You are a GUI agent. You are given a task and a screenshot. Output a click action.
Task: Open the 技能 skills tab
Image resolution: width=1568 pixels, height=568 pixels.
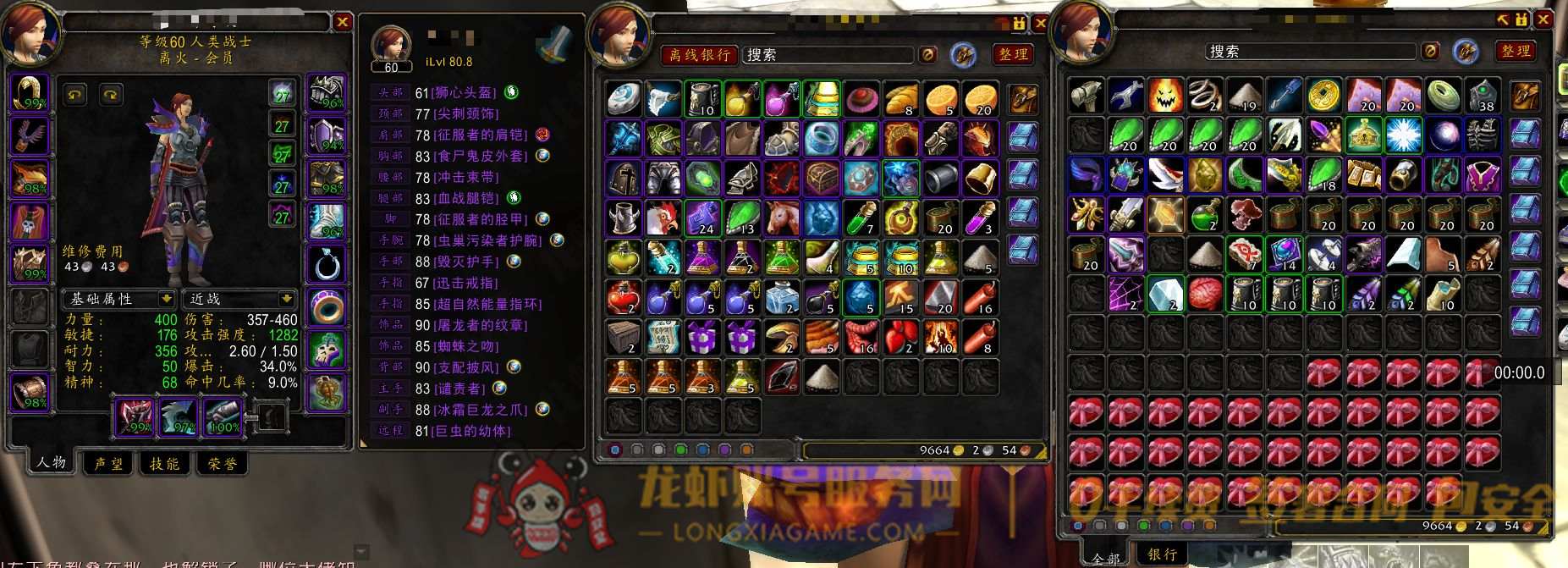point(164,463)
